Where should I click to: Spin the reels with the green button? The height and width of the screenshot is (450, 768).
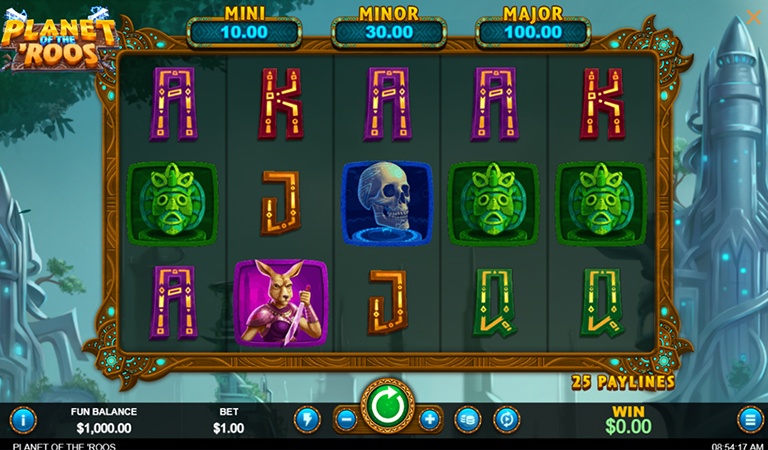(x=387, y=407)
